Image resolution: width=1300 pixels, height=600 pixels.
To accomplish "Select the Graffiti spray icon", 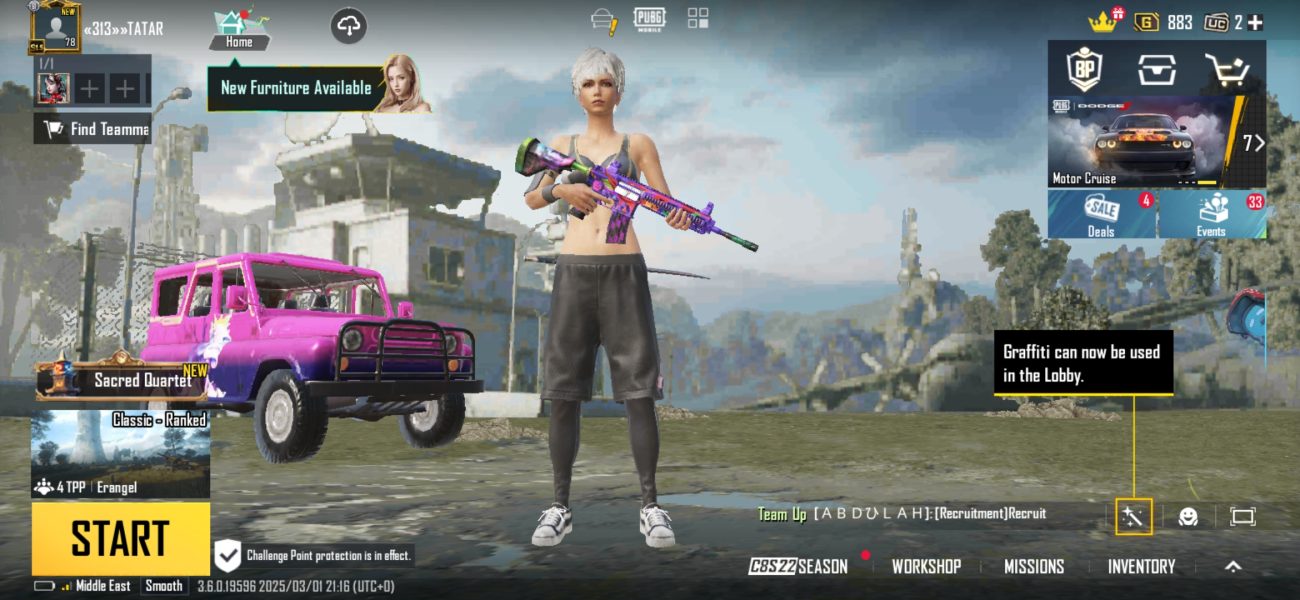I will [x=1134, y=516].
